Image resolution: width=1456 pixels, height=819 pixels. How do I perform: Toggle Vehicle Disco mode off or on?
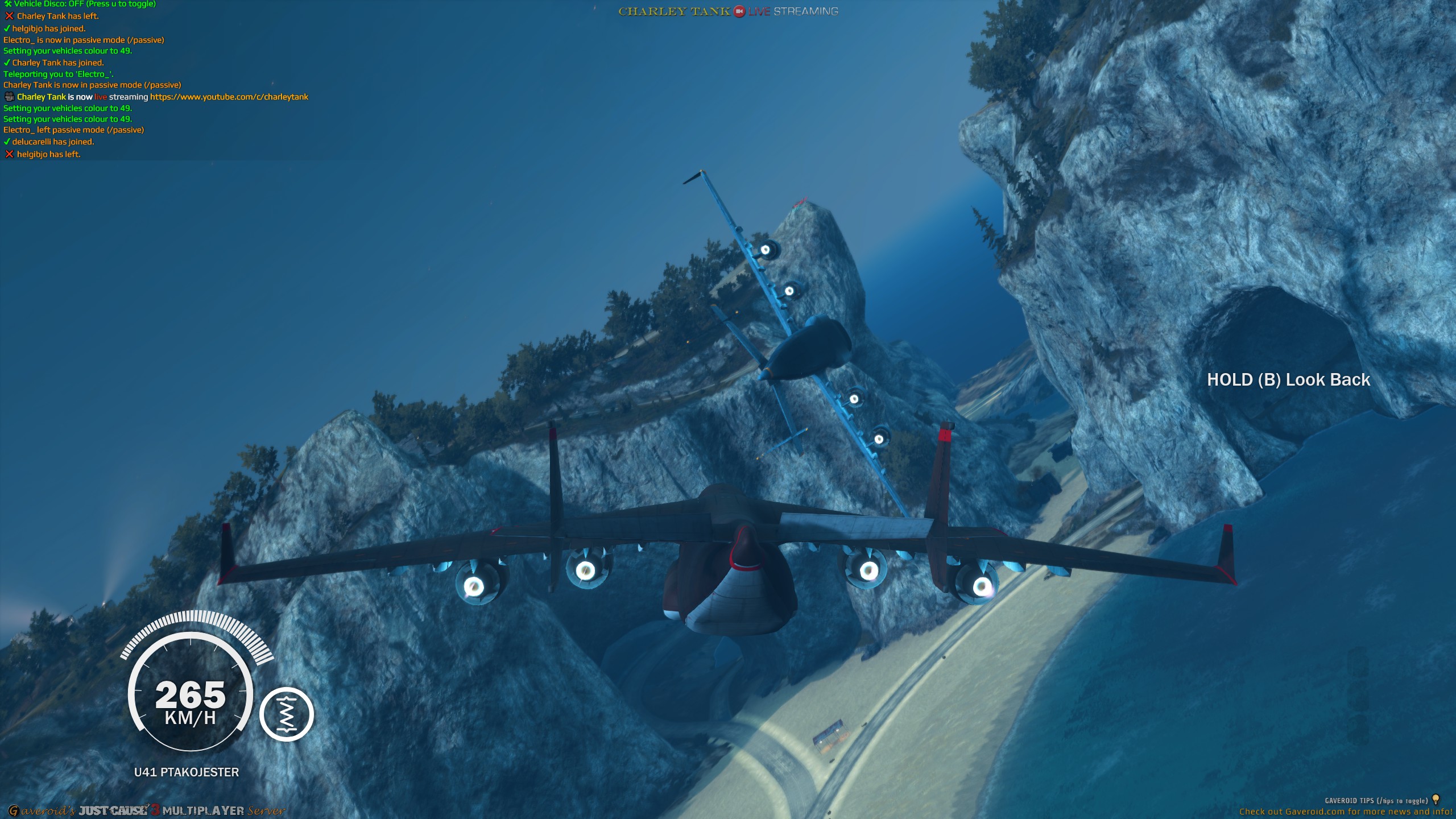click(80, 5)
